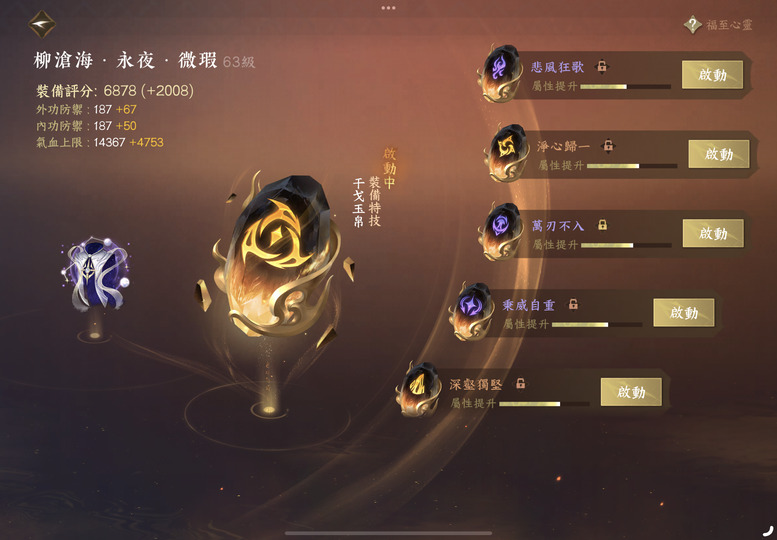Screen dimensions: 777x540
Task: Select the blue-white orb on the left pedestal
Action: click(x=95, y=274)
